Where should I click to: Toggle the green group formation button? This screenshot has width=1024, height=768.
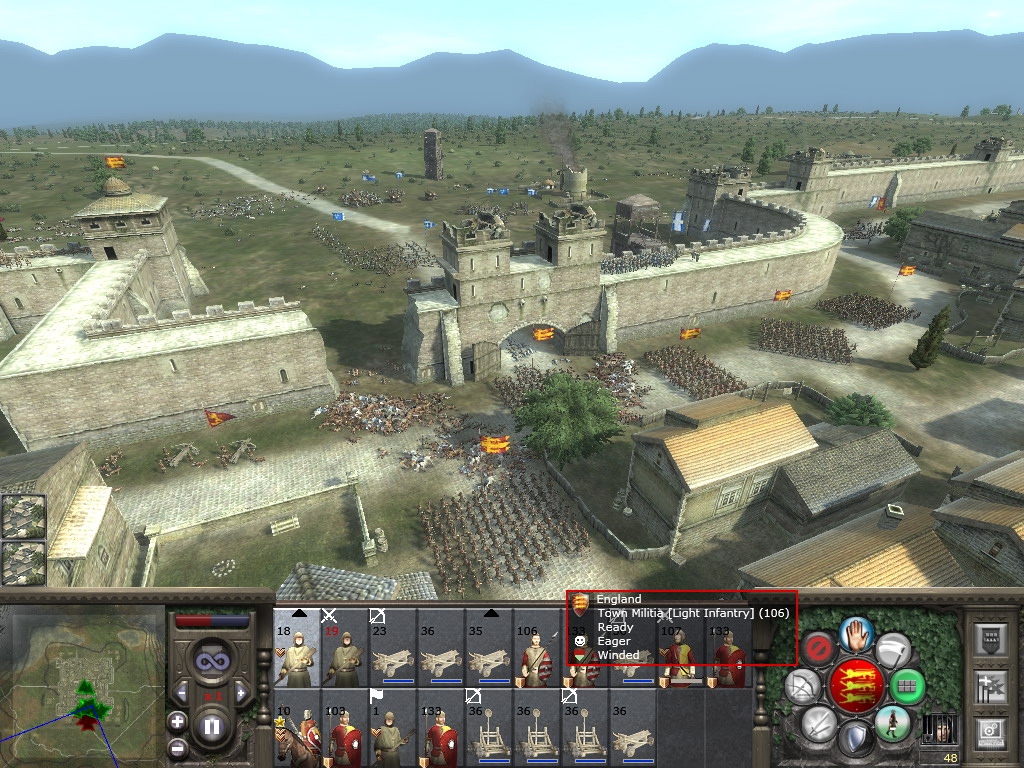pyautogui.click(x=908, y=686)
